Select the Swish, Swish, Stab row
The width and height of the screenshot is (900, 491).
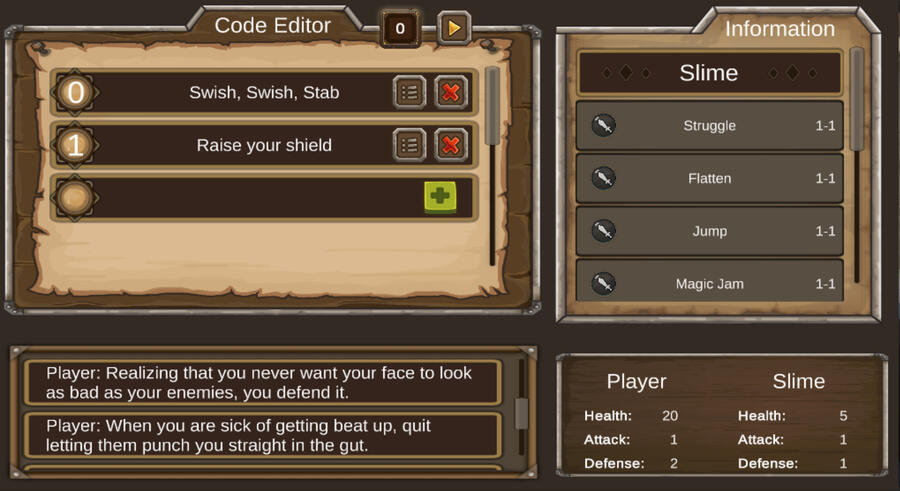click(x=264, y=93)
